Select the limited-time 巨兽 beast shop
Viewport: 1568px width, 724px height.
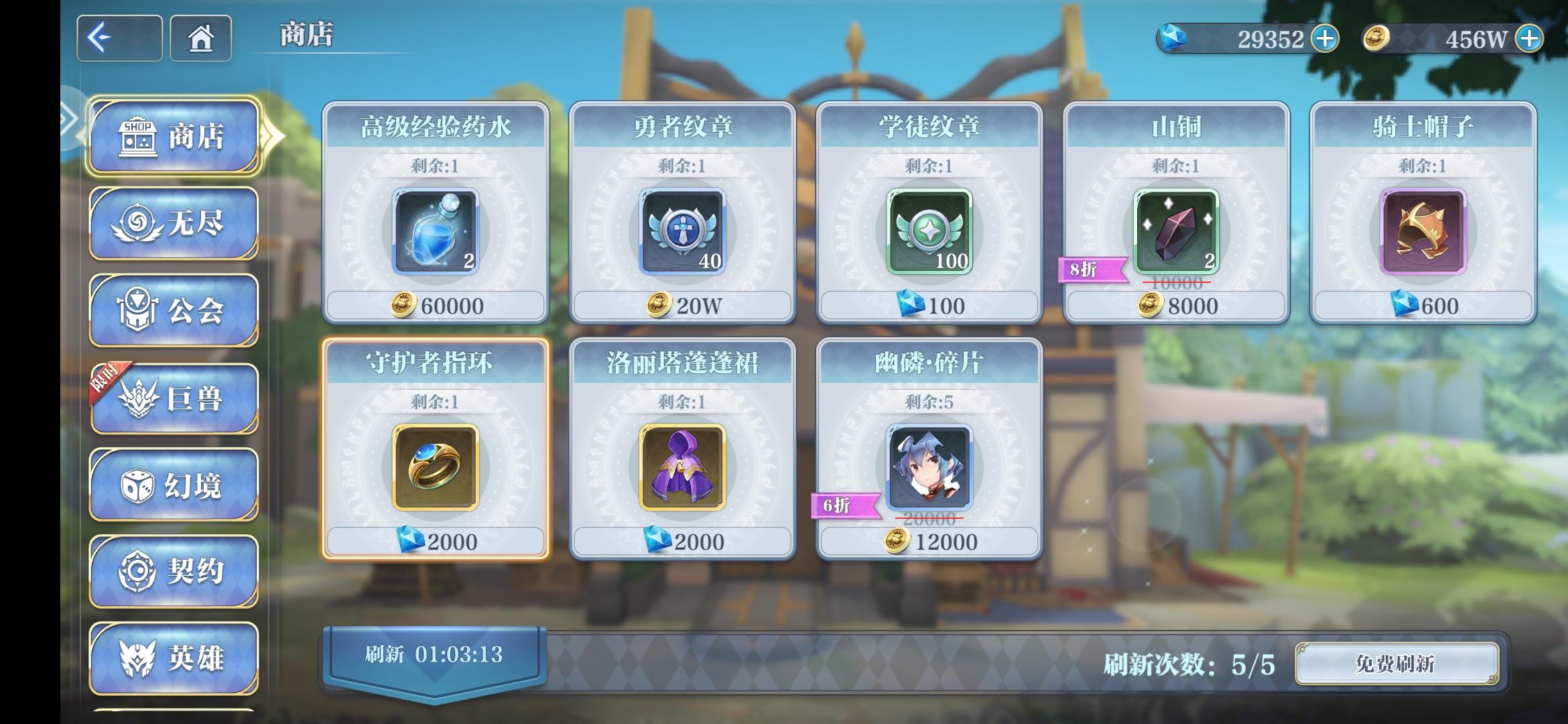173,397
